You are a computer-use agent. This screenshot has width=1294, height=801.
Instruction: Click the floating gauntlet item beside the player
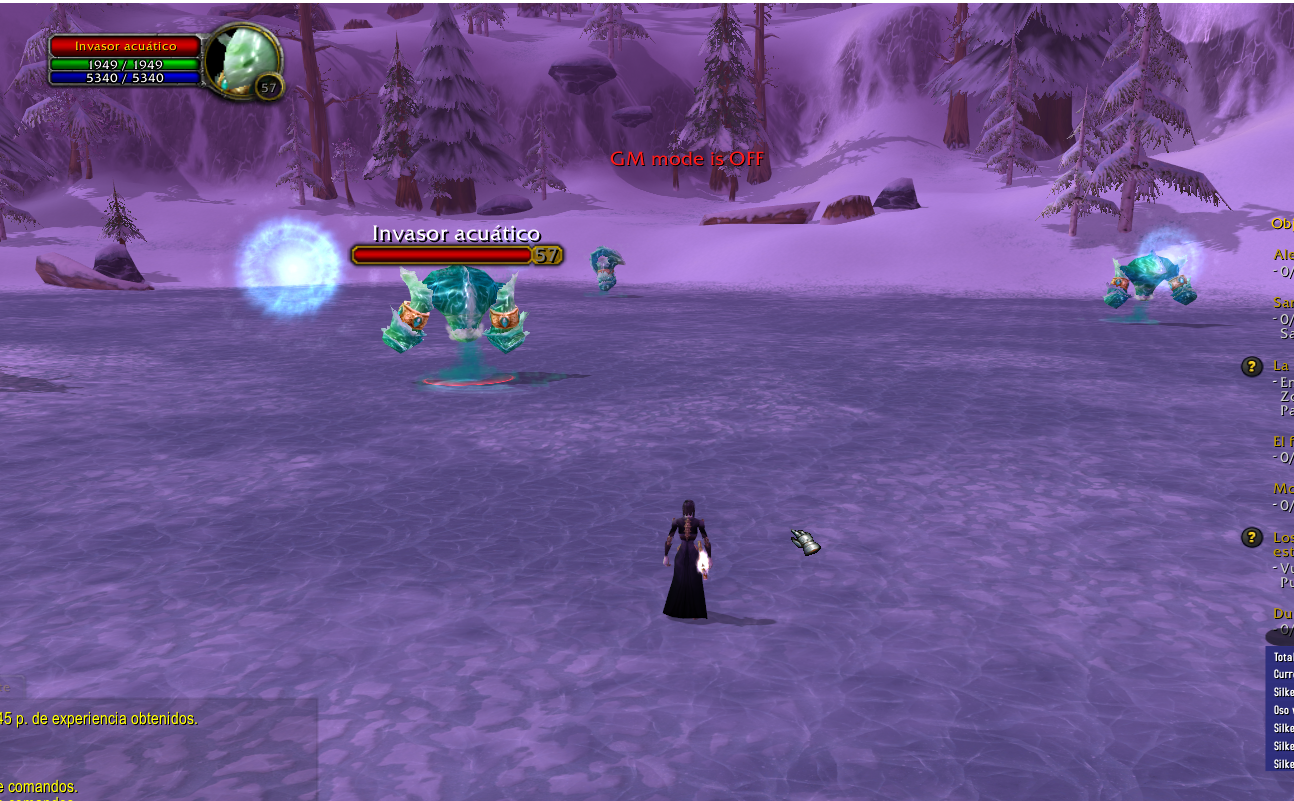point(803,540)
